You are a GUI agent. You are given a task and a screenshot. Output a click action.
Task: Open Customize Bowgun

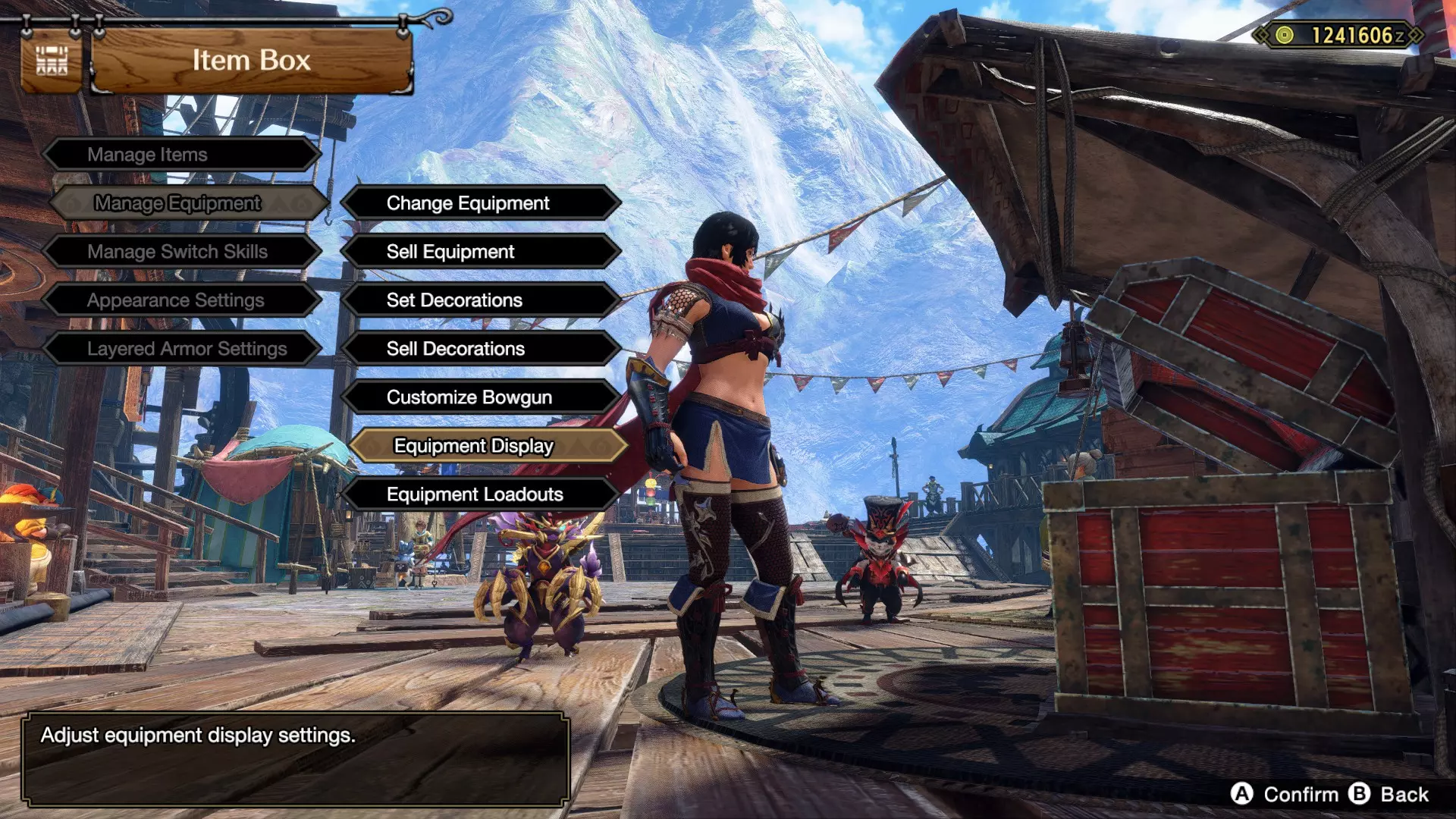481,397
